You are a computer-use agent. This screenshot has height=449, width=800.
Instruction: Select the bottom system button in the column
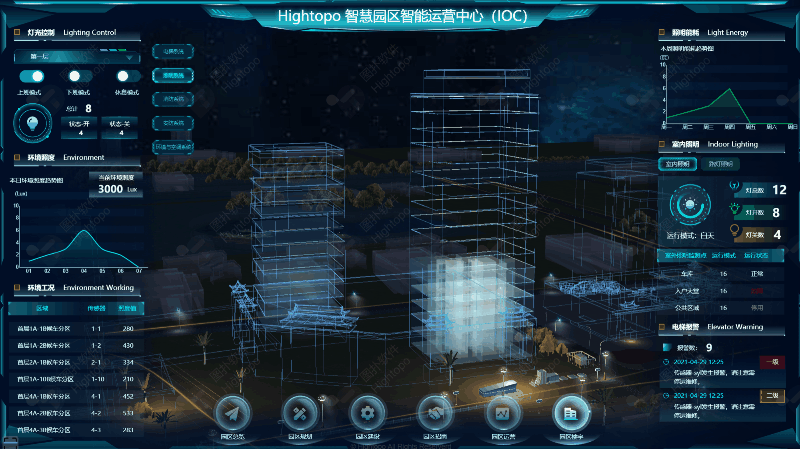coord(172,146)
